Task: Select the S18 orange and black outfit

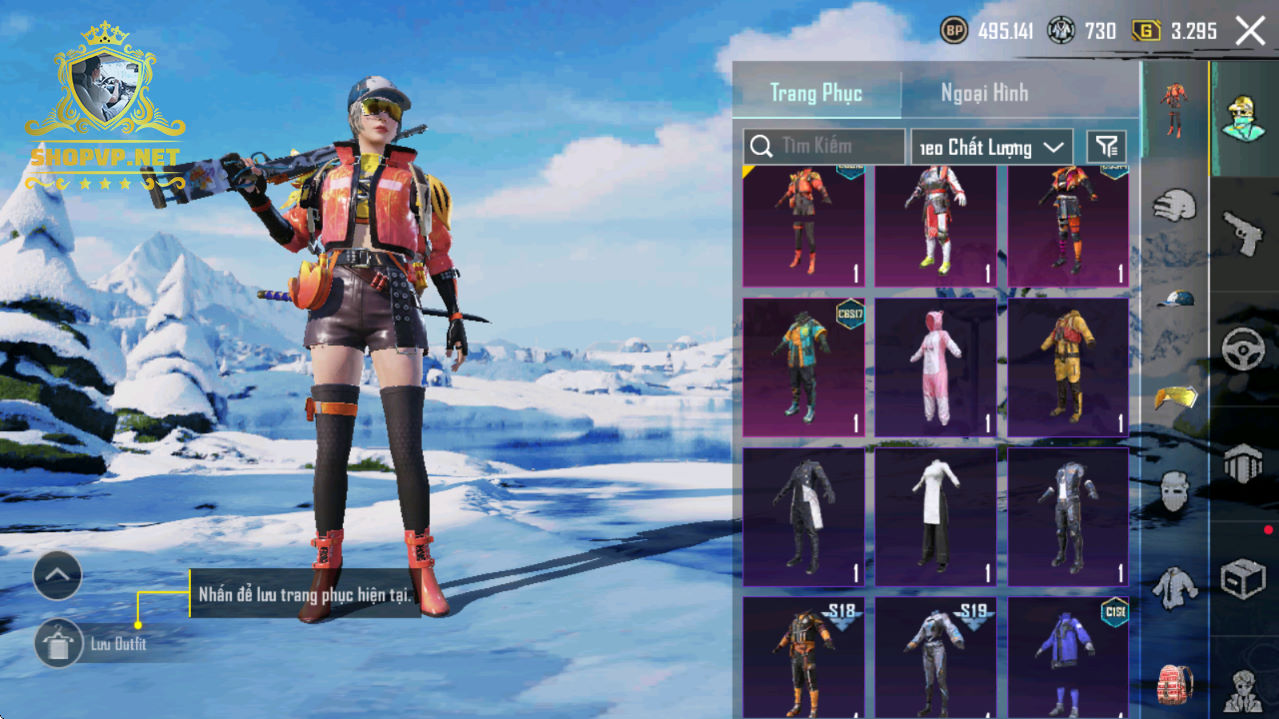Action: pyautogui.click(x=803, y=655)
